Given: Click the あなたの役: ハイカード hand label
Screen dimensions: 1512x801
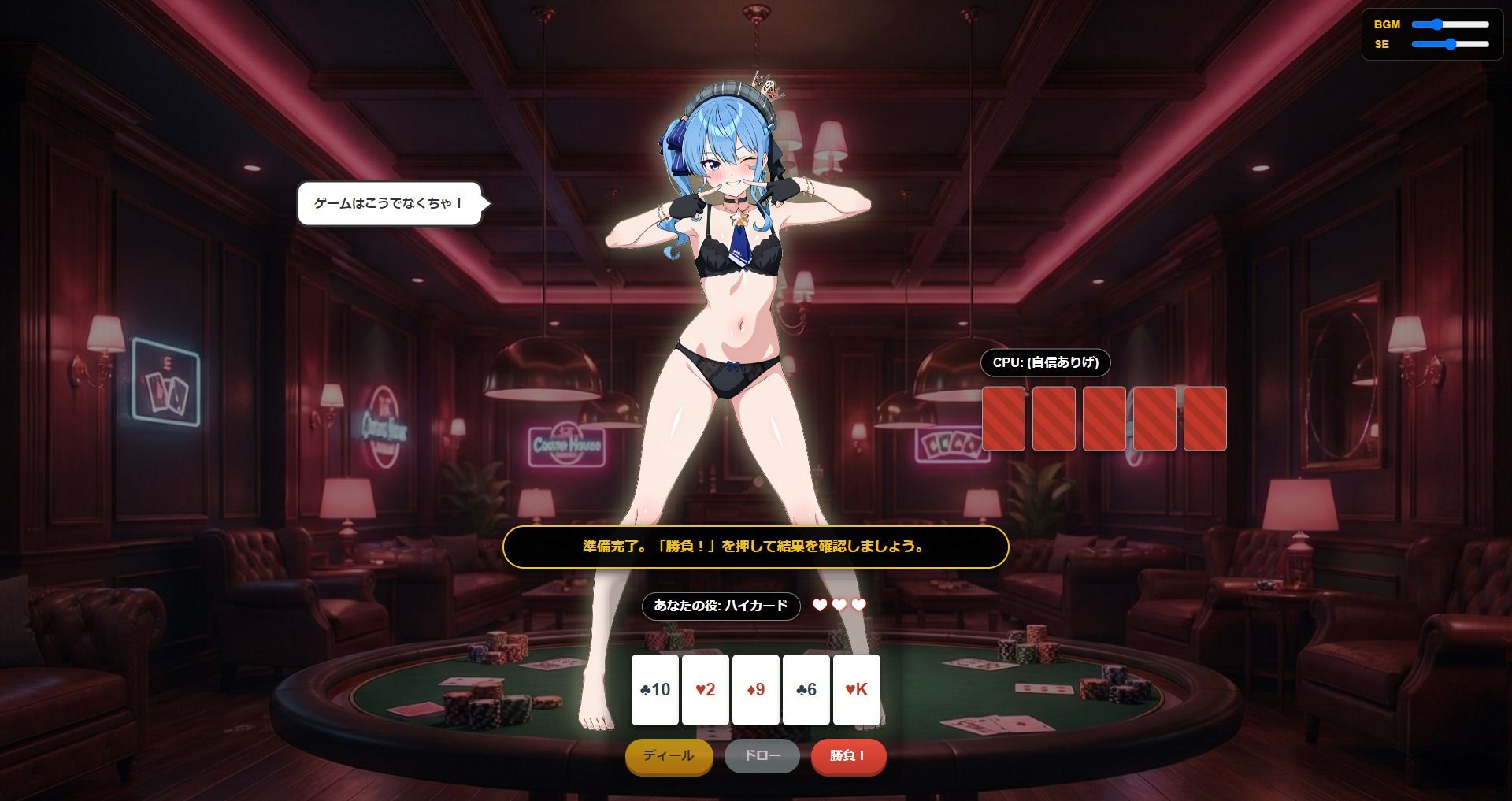Looking at the screenshot, I should [721, 606].
